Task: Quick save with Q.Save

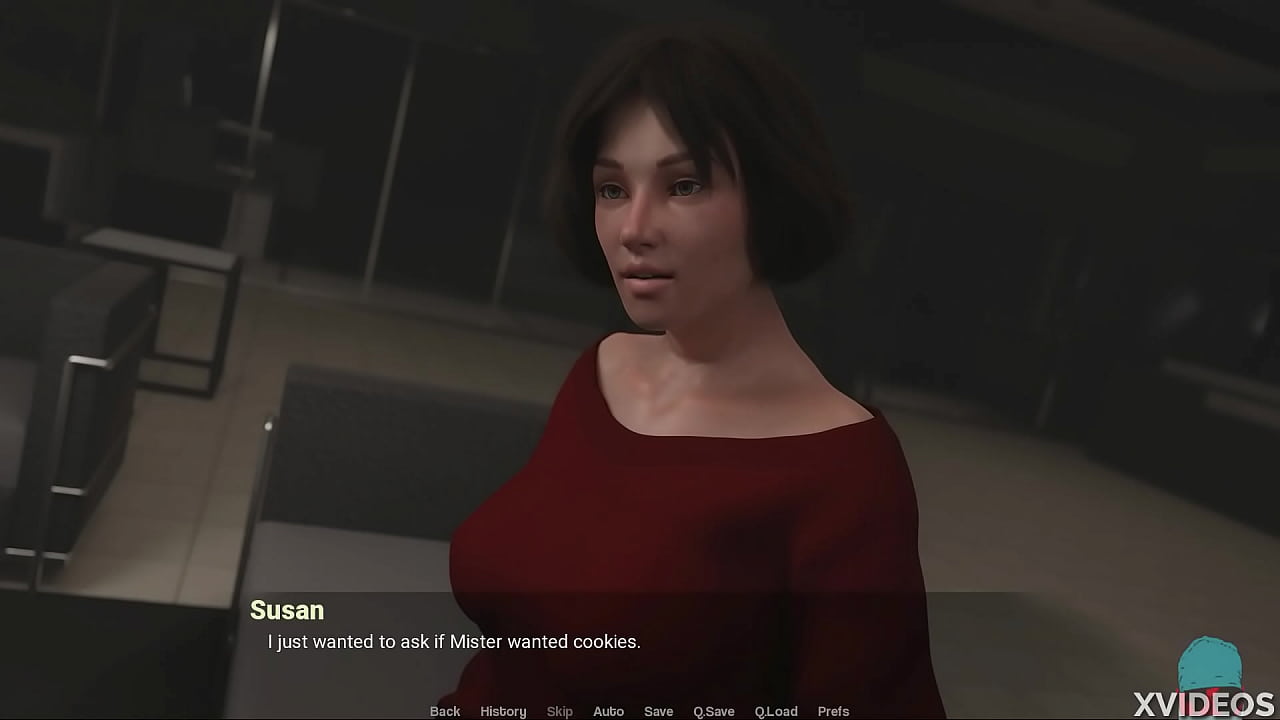Action: [x=714, y=711]
